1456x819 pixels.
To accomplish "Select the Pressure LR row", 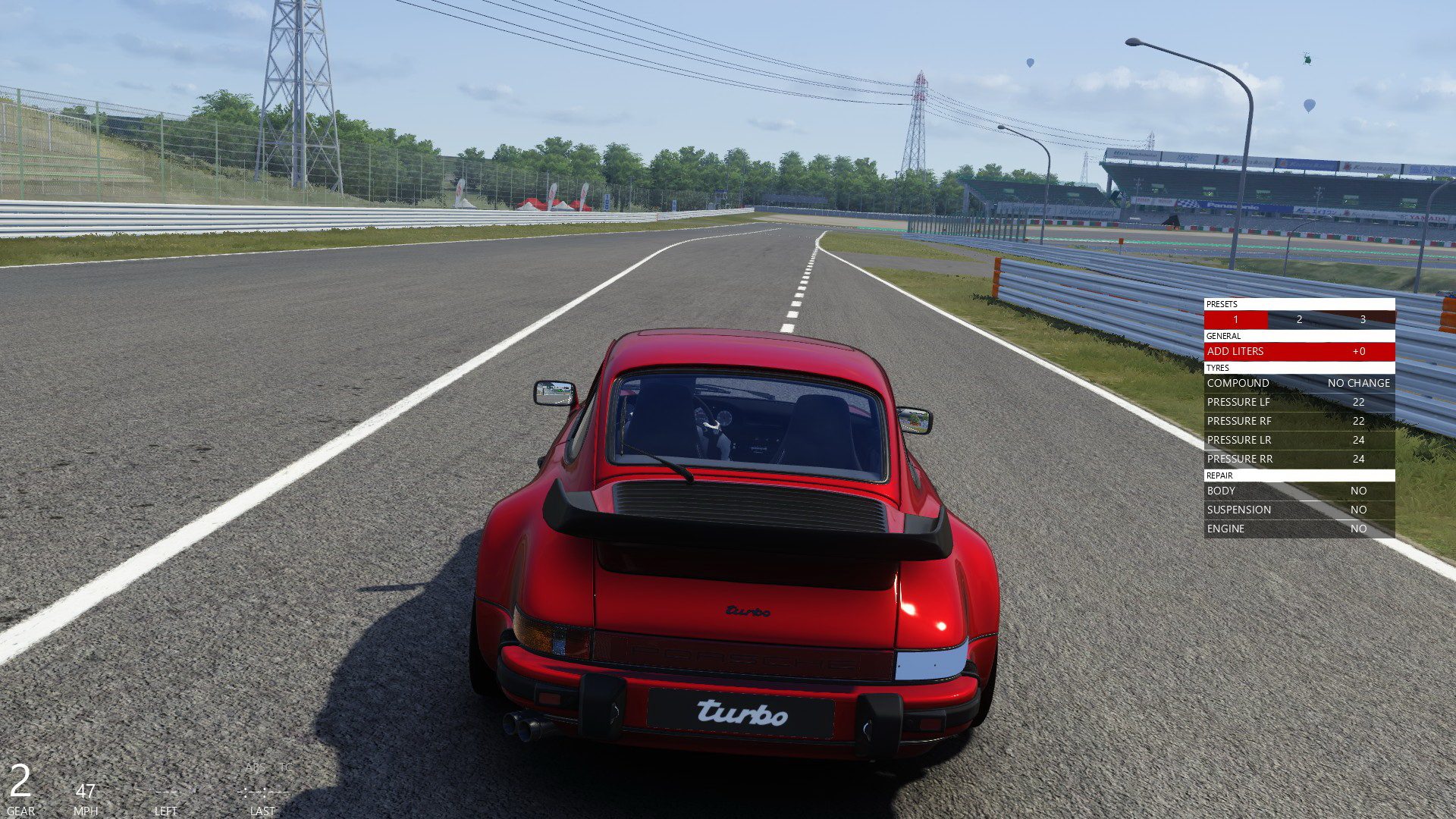I will pyautogui.click(x=1299, y=440).
